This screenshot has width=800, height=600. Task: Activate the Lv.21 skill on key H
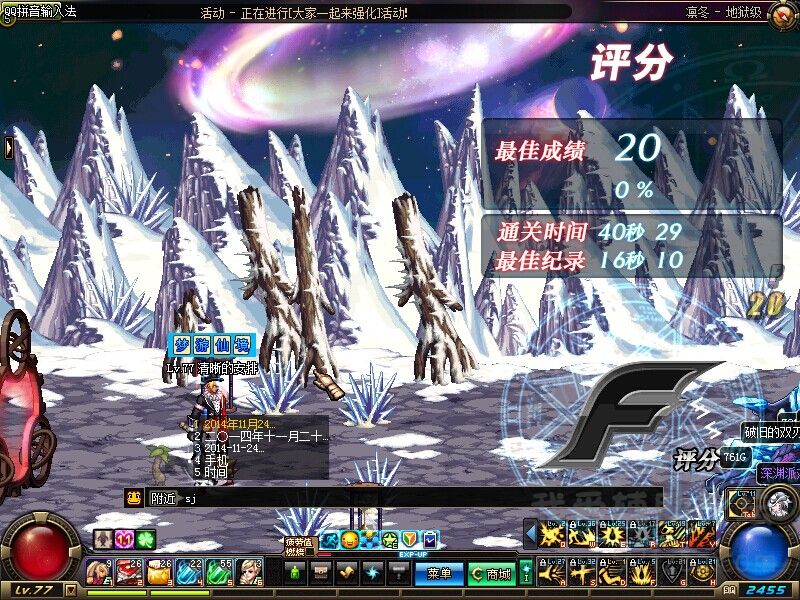702,572
